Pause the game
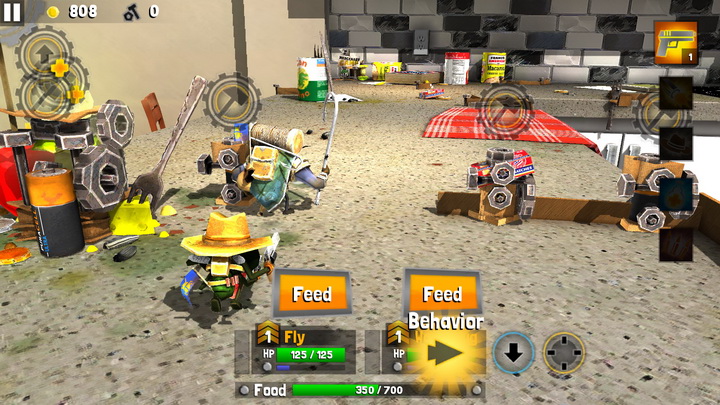Image resolution: width=720 pixels, height=405 pixels. click(13, 13)
